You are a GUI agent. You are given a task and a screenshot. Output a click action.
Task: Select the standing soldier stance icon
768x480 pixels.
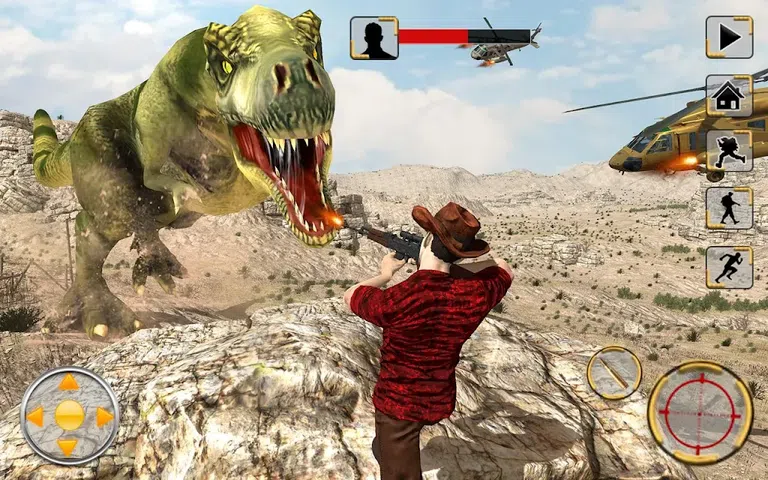729,208
